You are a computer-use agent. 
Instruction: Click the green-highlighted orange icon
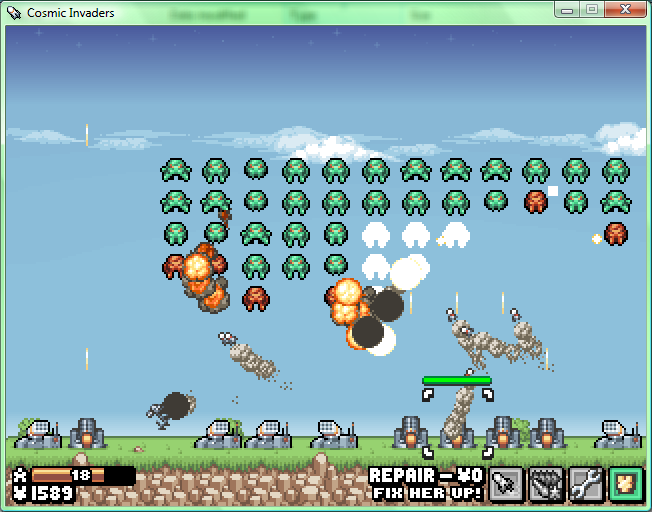(626, 484)
